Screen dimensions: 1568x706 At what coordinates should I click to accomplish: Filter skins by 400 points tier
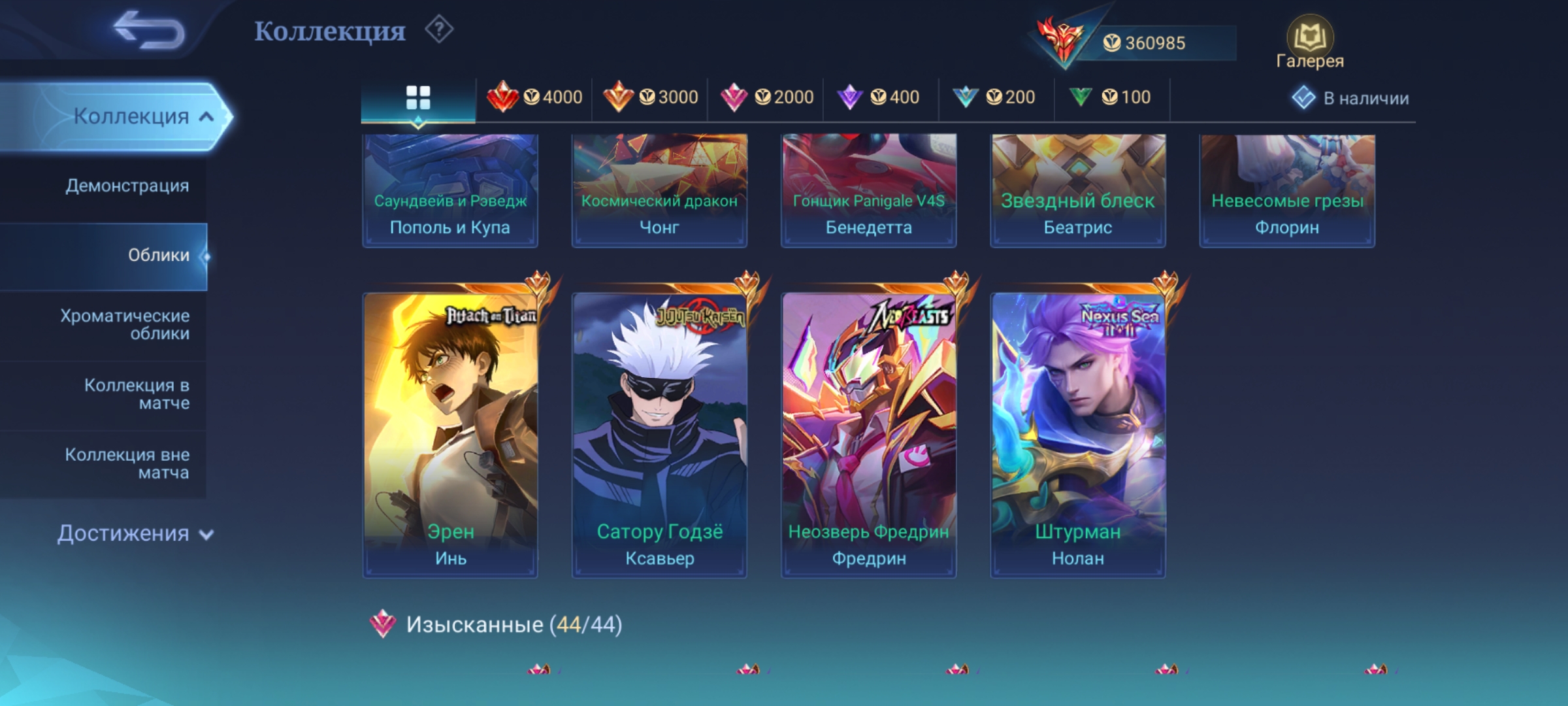click(881, 98)
